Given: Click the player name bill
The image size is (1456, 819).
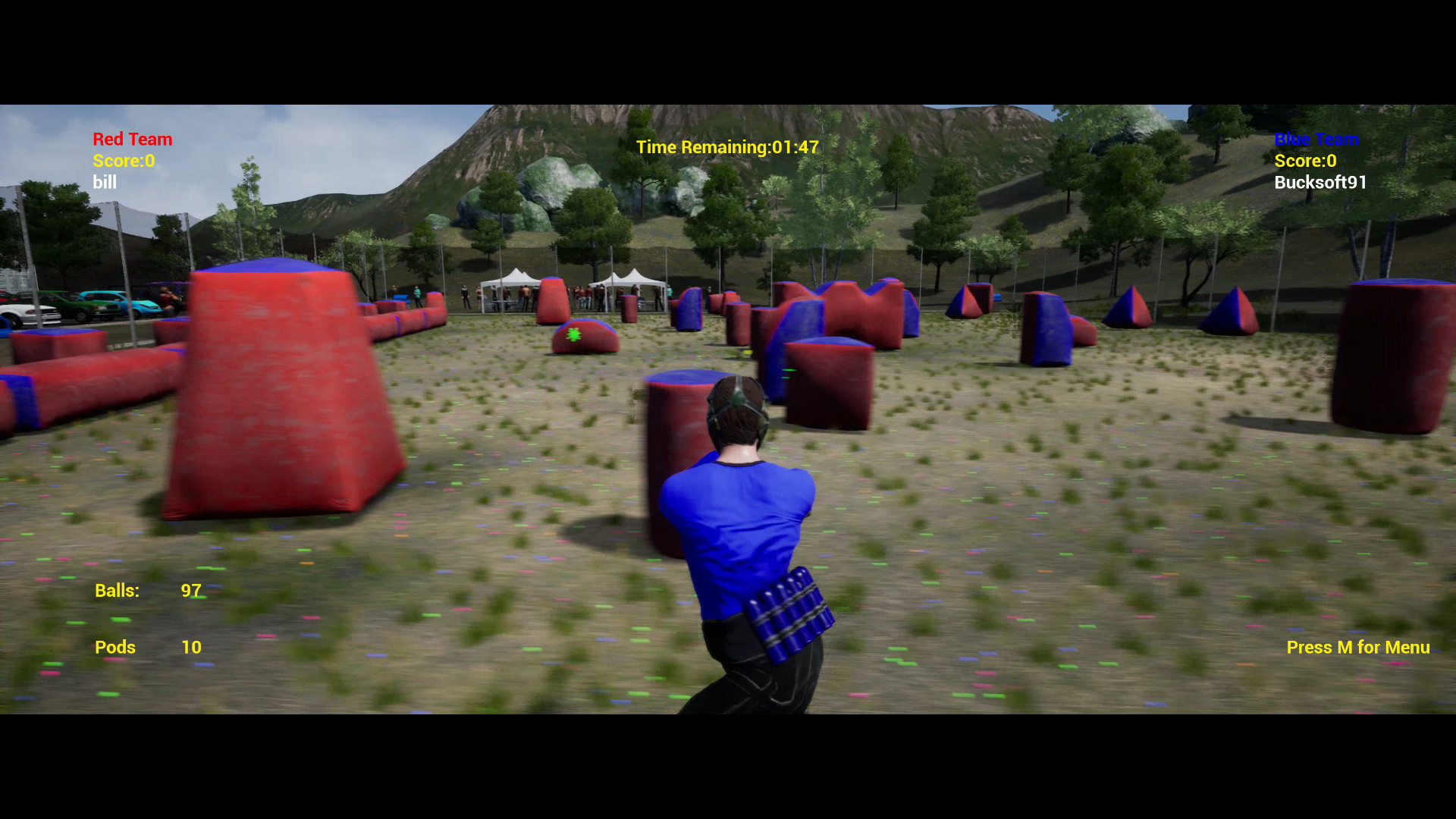Looking at the screenshot, I should (x=105, y=182).
